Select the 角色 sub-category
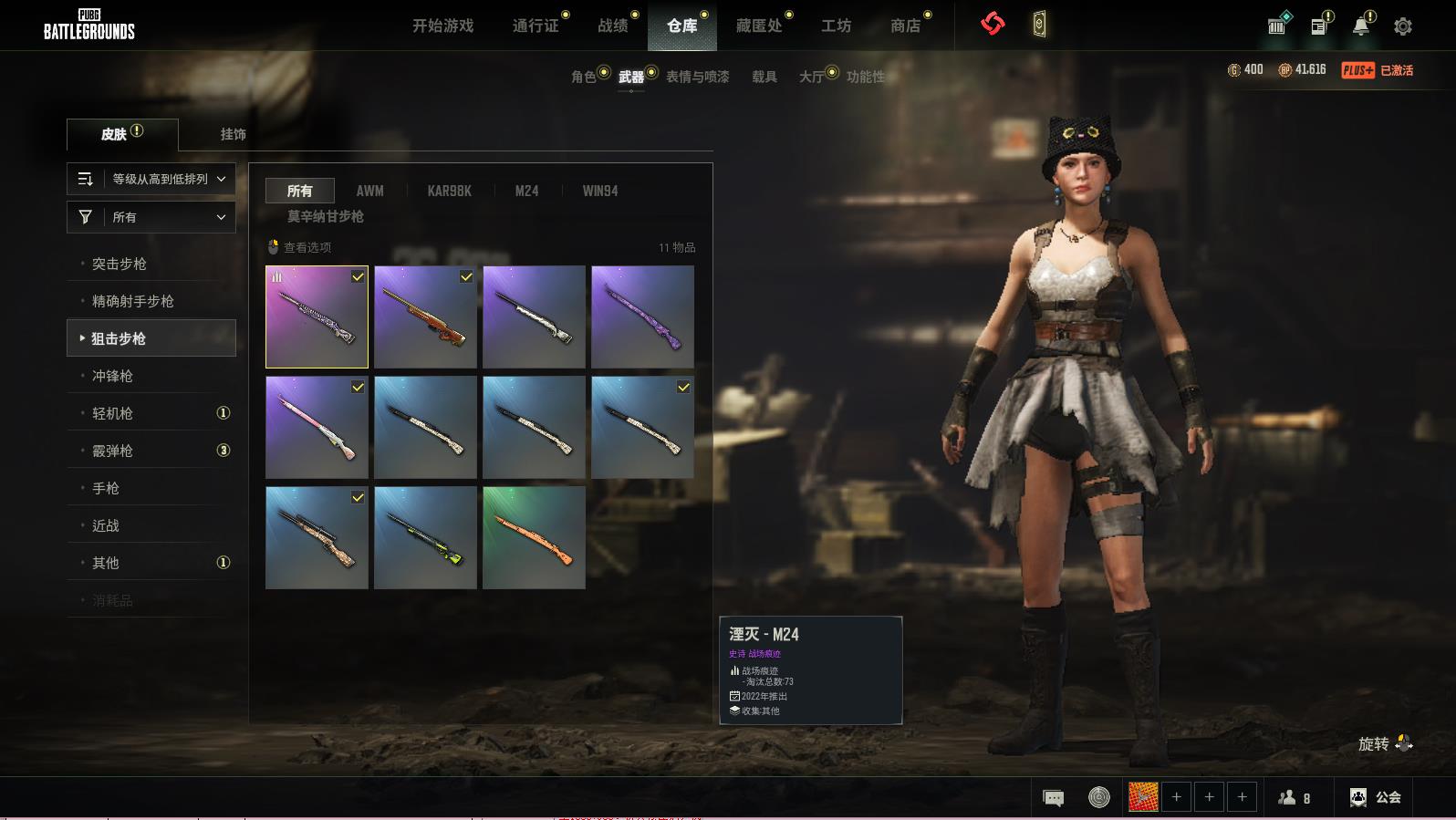This screenshot has width=1456, height=820. point(584,77)
